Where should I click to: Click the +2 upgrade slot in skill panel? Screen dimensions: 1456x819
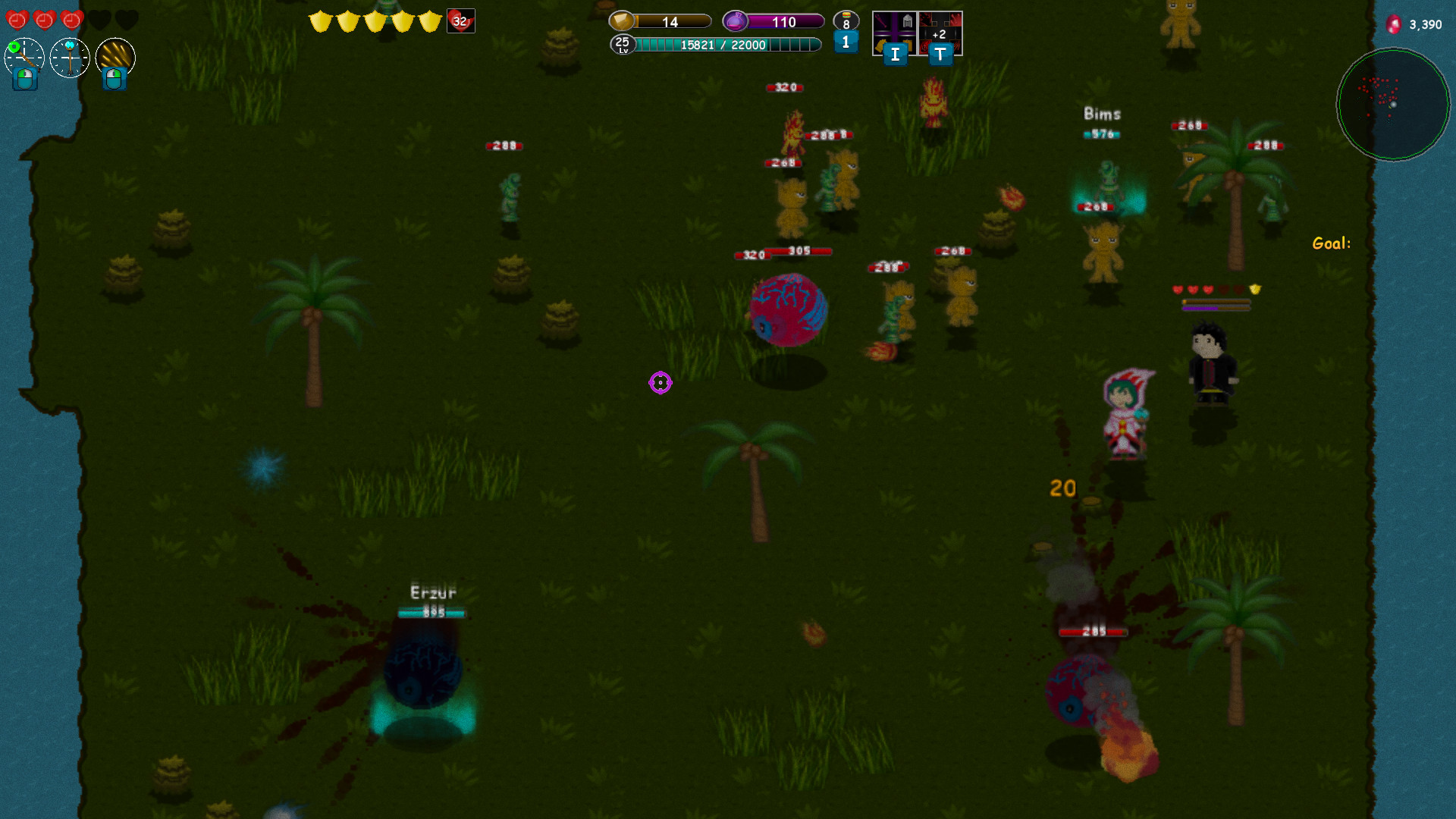940,35
